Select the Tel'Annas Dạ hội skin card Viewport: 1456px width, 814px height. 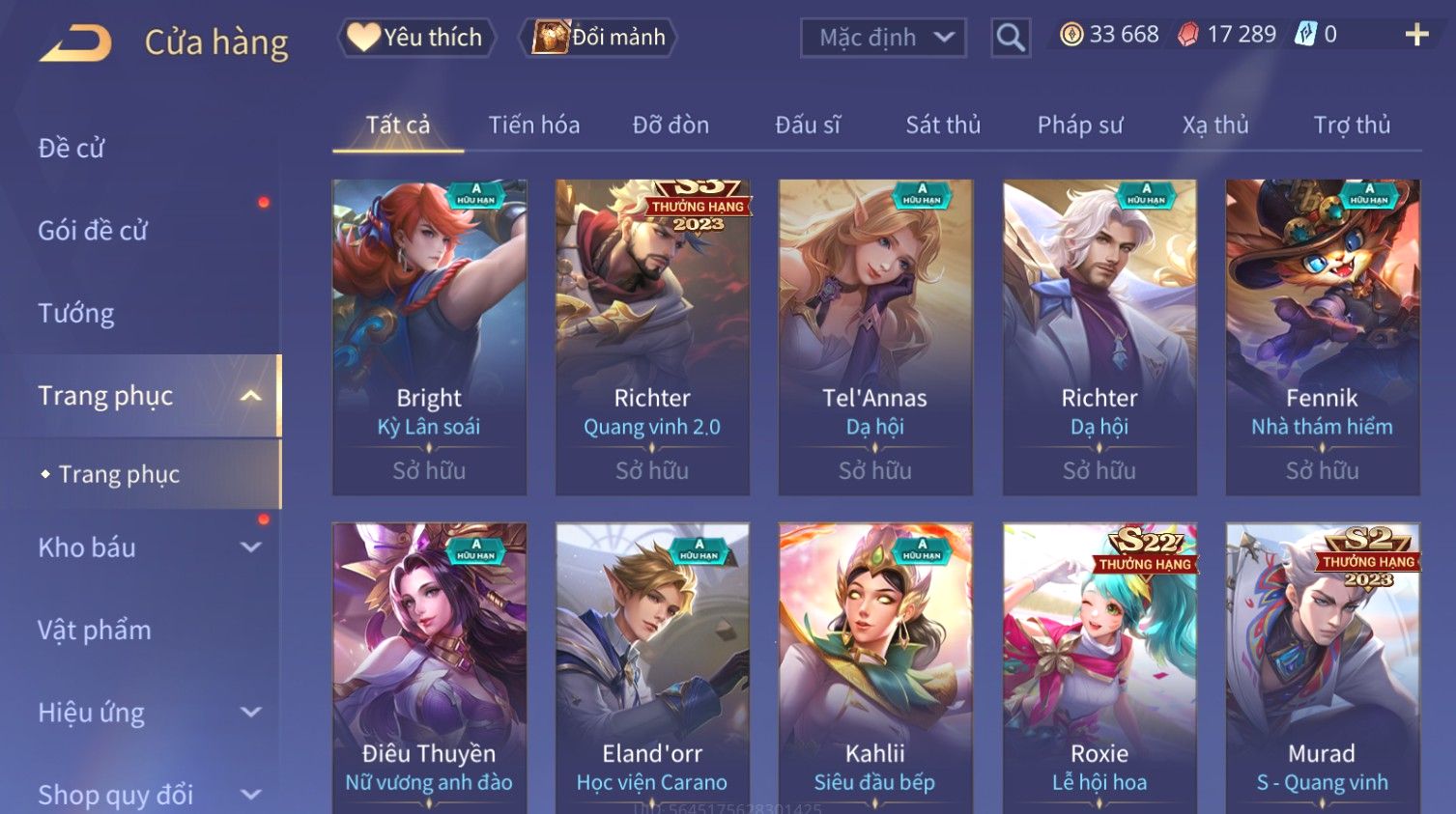click(x=875, y=336)
